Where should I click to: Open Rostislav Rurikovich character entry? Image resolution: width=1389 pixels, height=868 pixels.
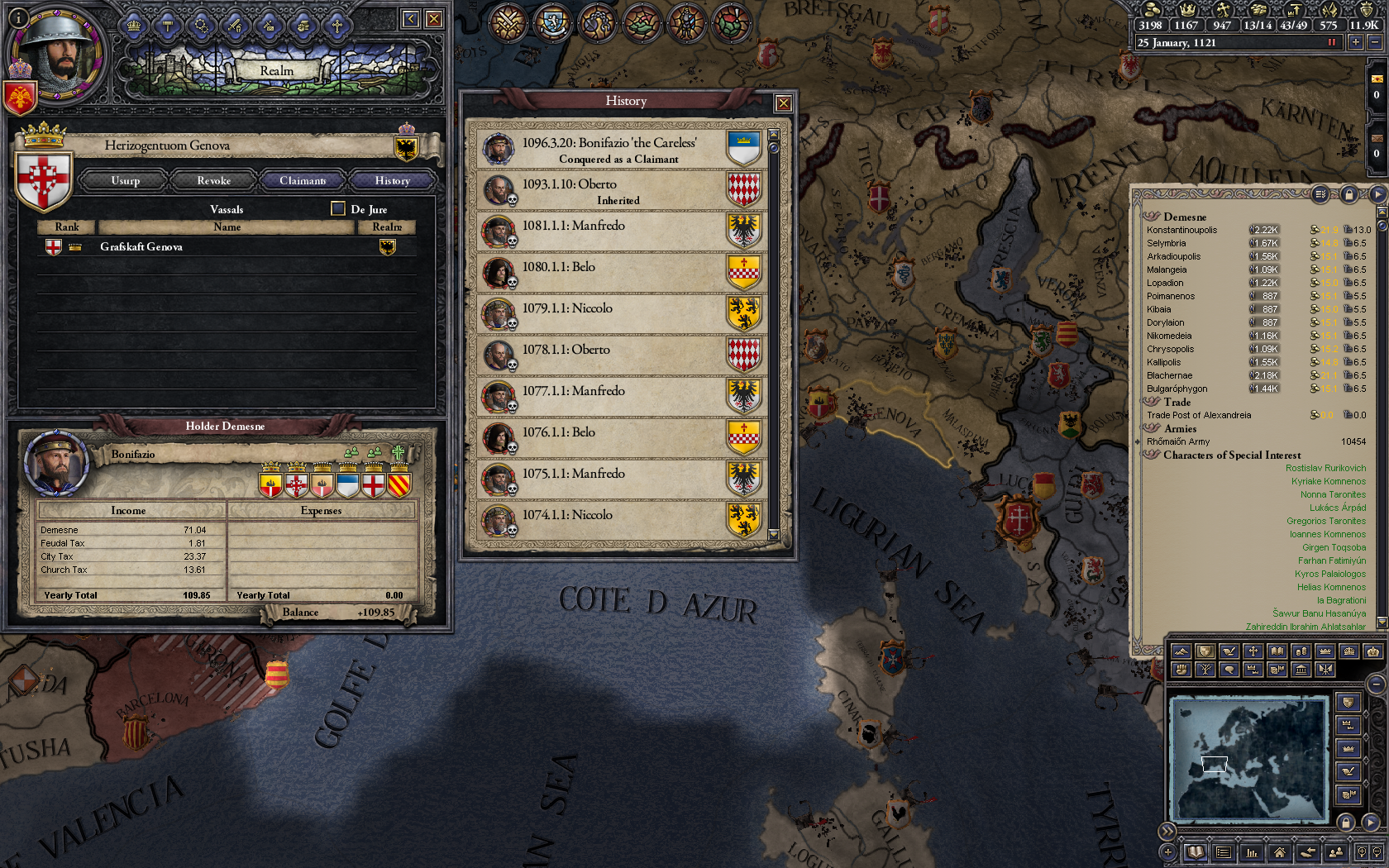pyautogui.click(x=1325, y=468)
